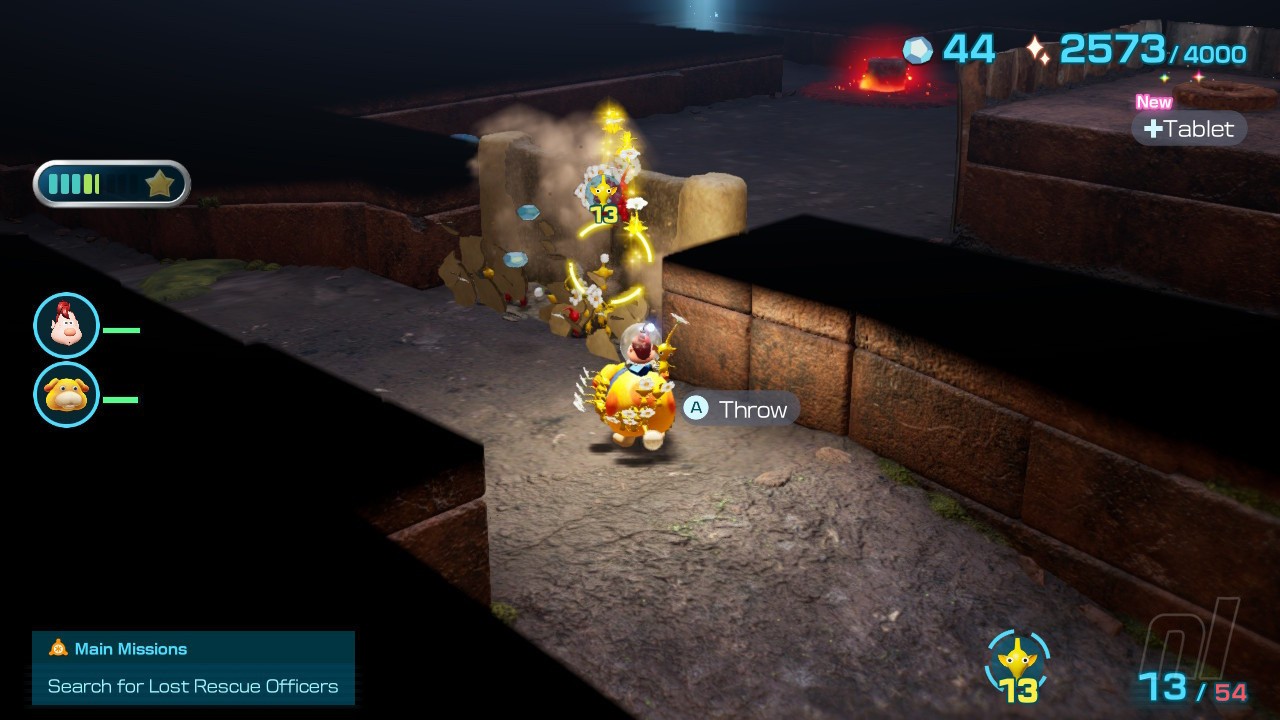This screenshot has width=1280, height=720.
Task: Open the Tablet notification
Action: click(x=1189, y=128)
